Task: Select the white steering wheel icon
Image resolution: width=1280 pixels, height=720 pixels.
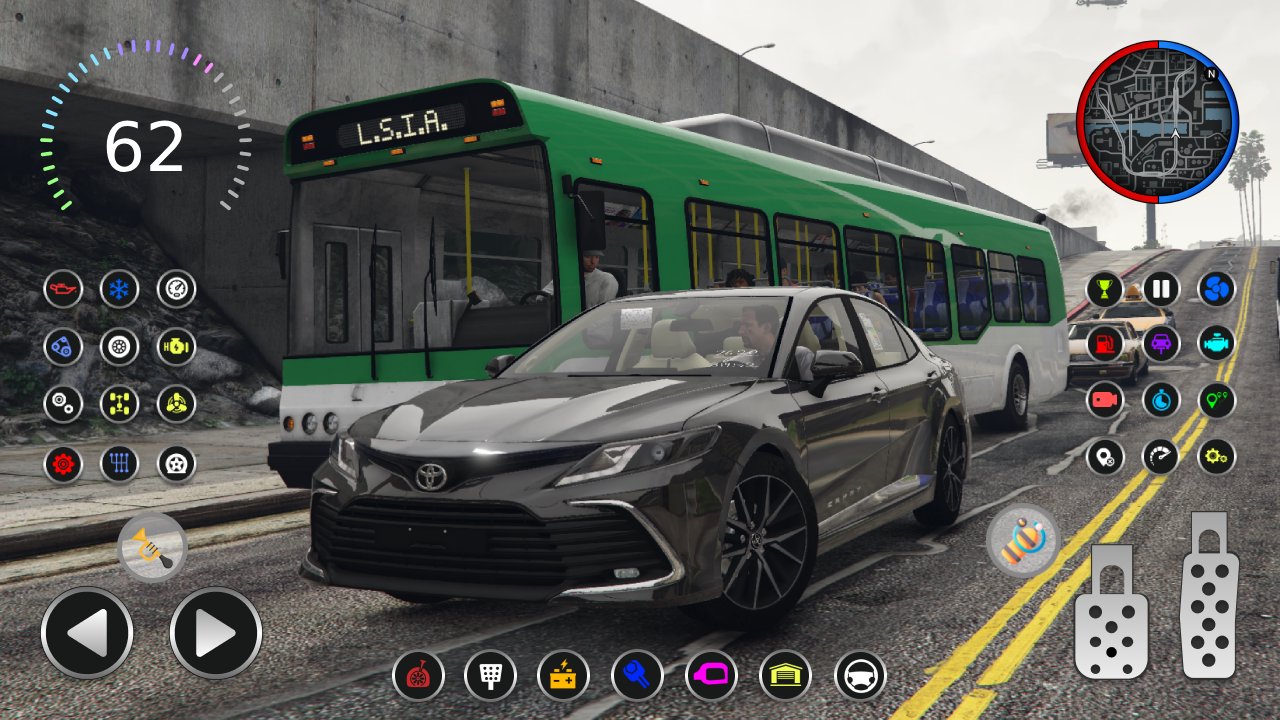Action: [860, 675]
